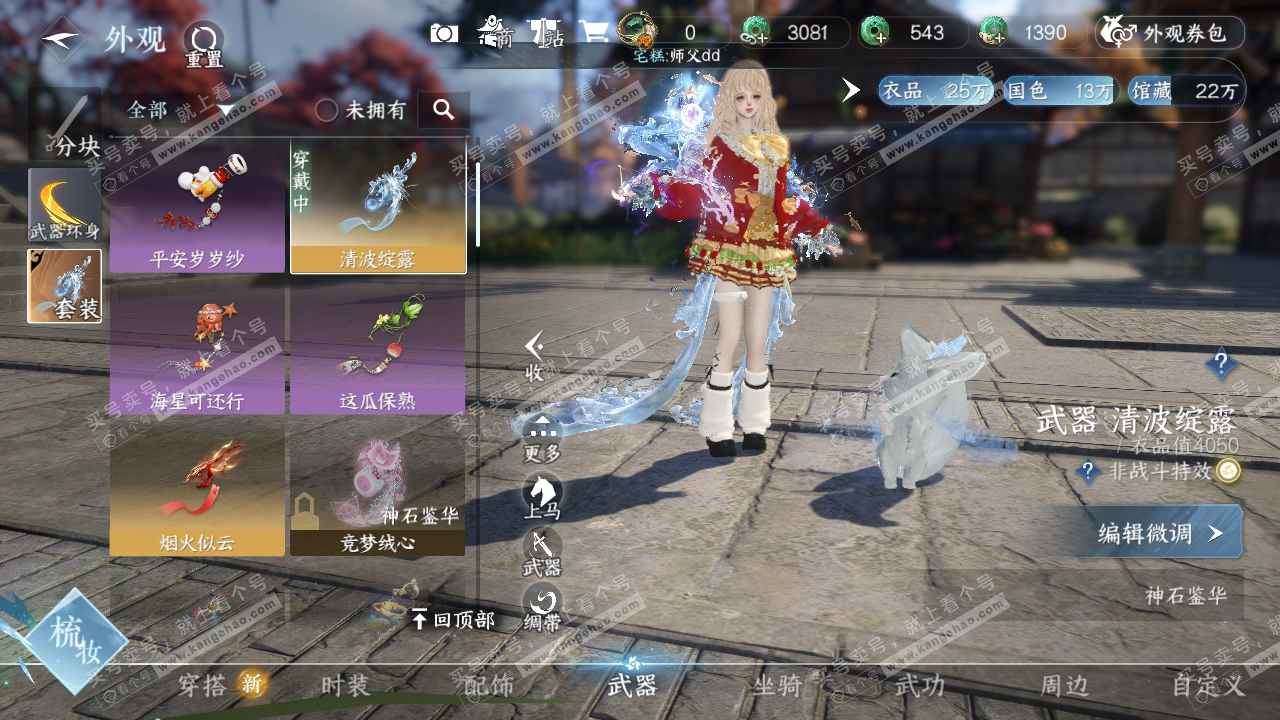The height and width of the screenshot is (720, 1280).
Task: Select the 海星可还行 weapon skin
Action: pos(197,352)
